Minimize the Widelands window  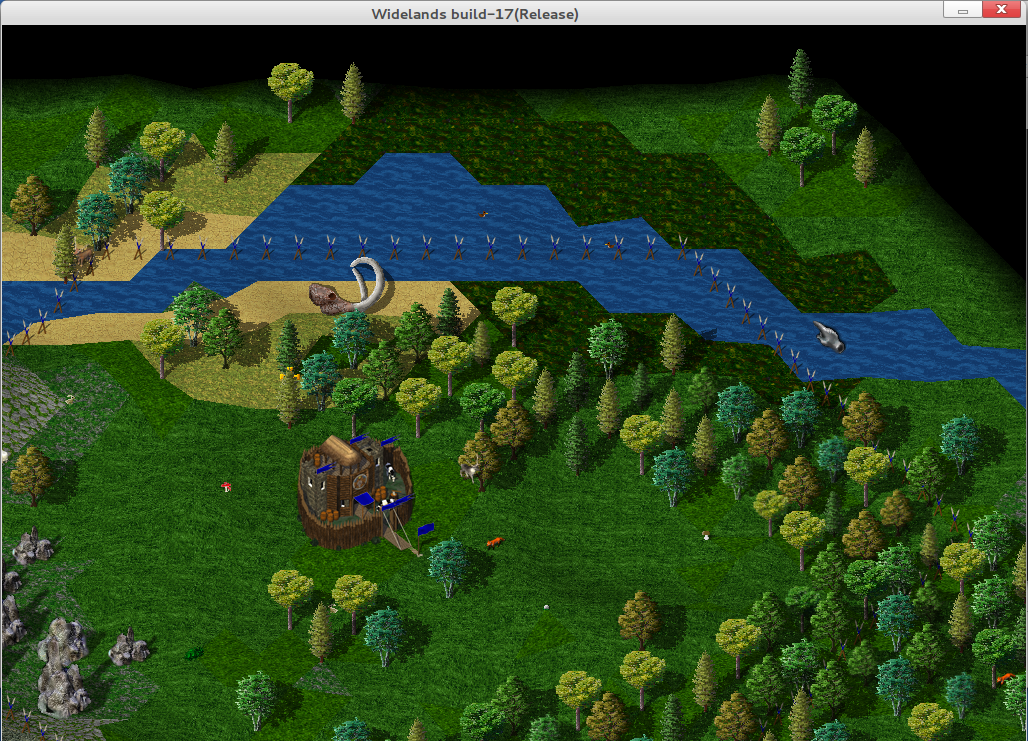click(x=961, y=11)
